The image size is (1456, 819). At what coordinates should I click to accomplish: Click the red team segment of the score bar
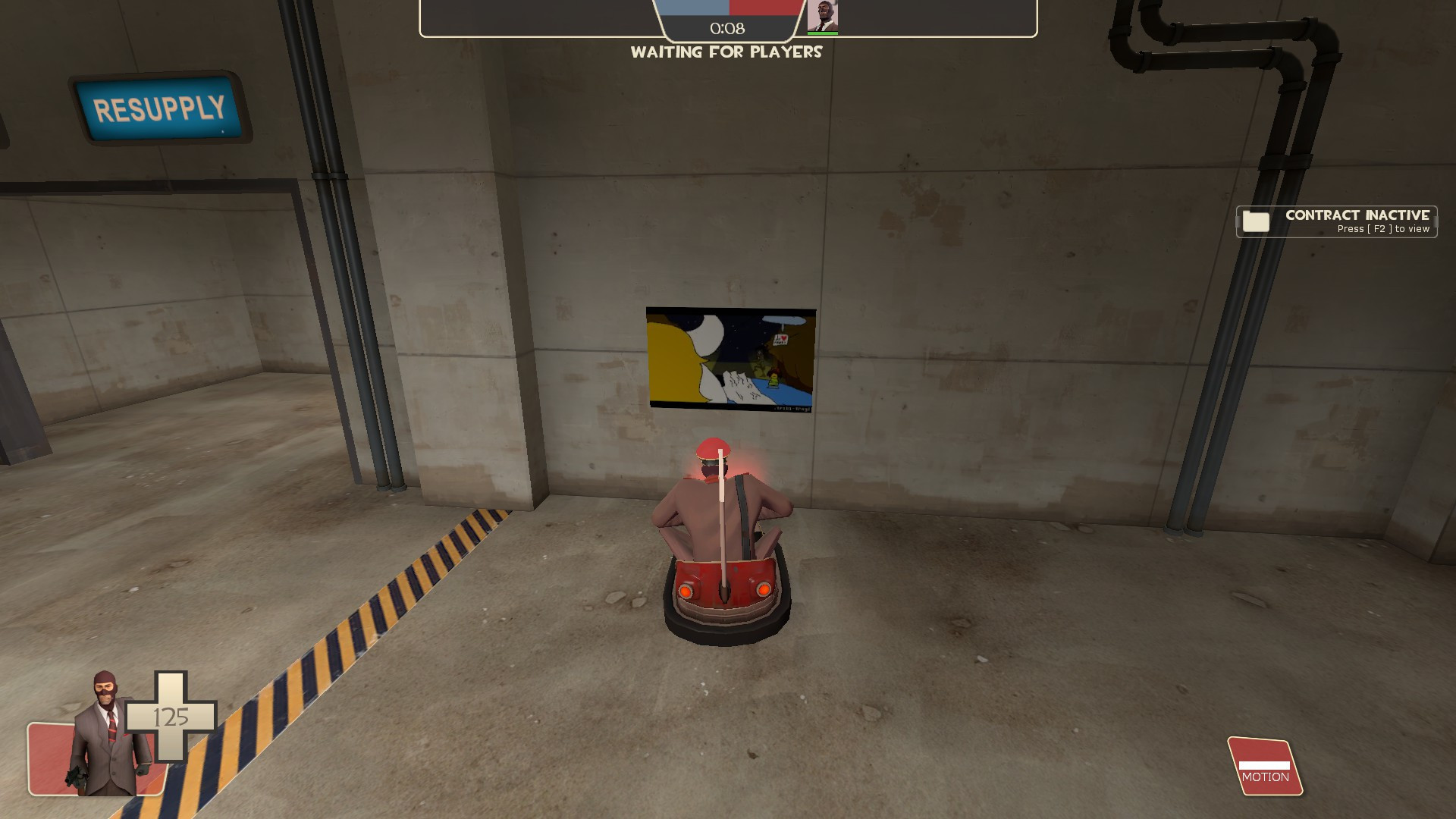(x=766, y=8)
